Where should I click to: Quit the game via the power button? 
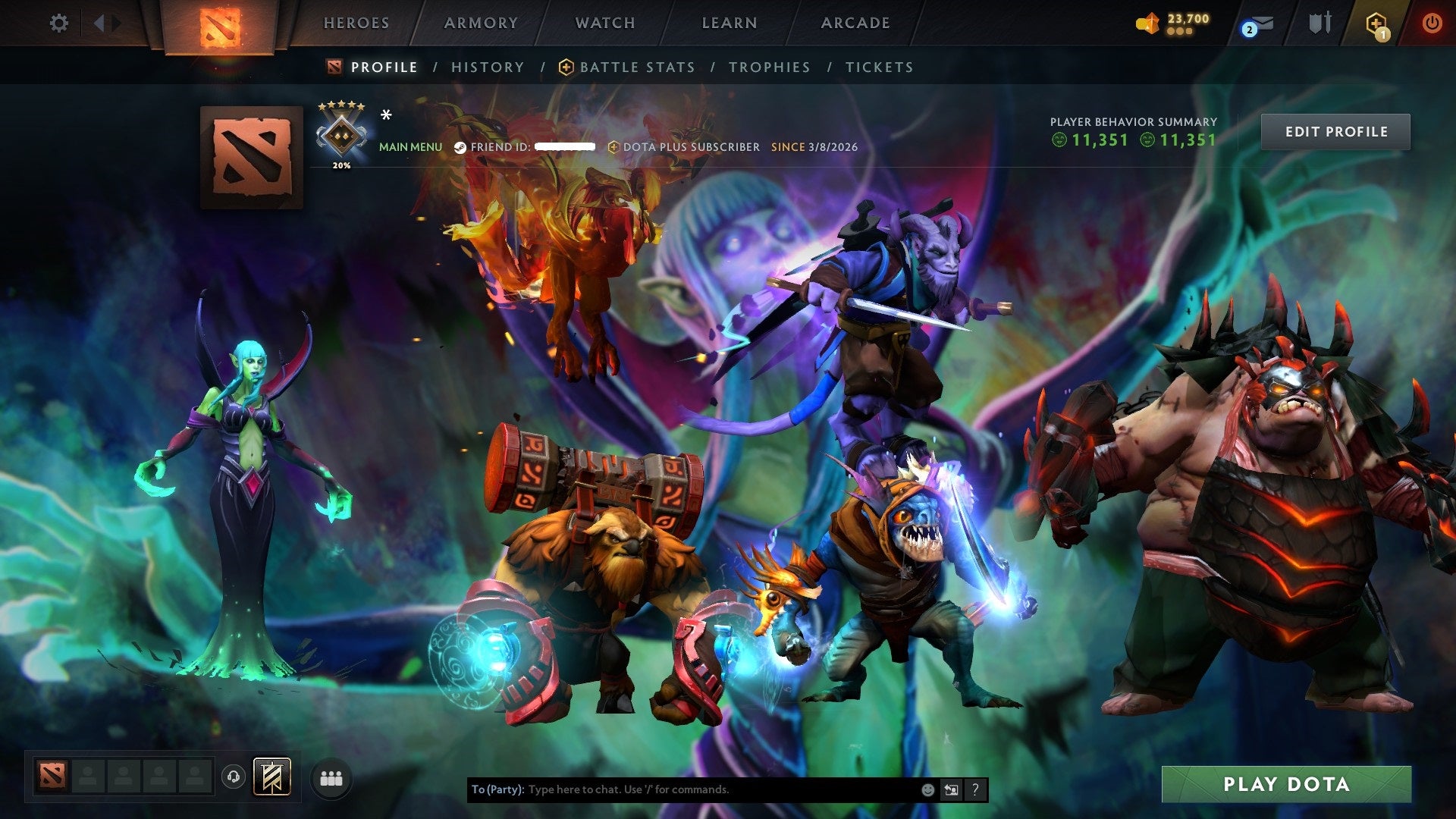point(1433,23)
